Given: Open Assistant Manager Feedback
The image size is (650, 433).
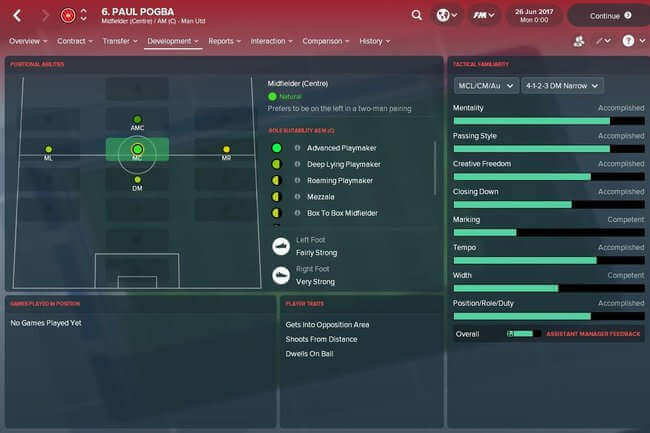Looking at the screenshot, I should click(593, 334).
